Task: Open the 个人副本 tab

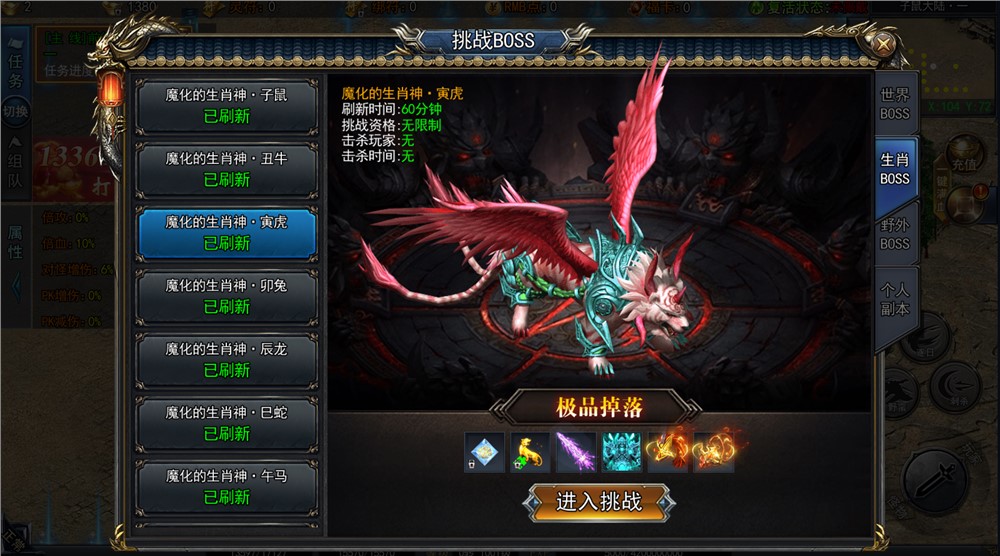Action: click(x=895, y=299)
